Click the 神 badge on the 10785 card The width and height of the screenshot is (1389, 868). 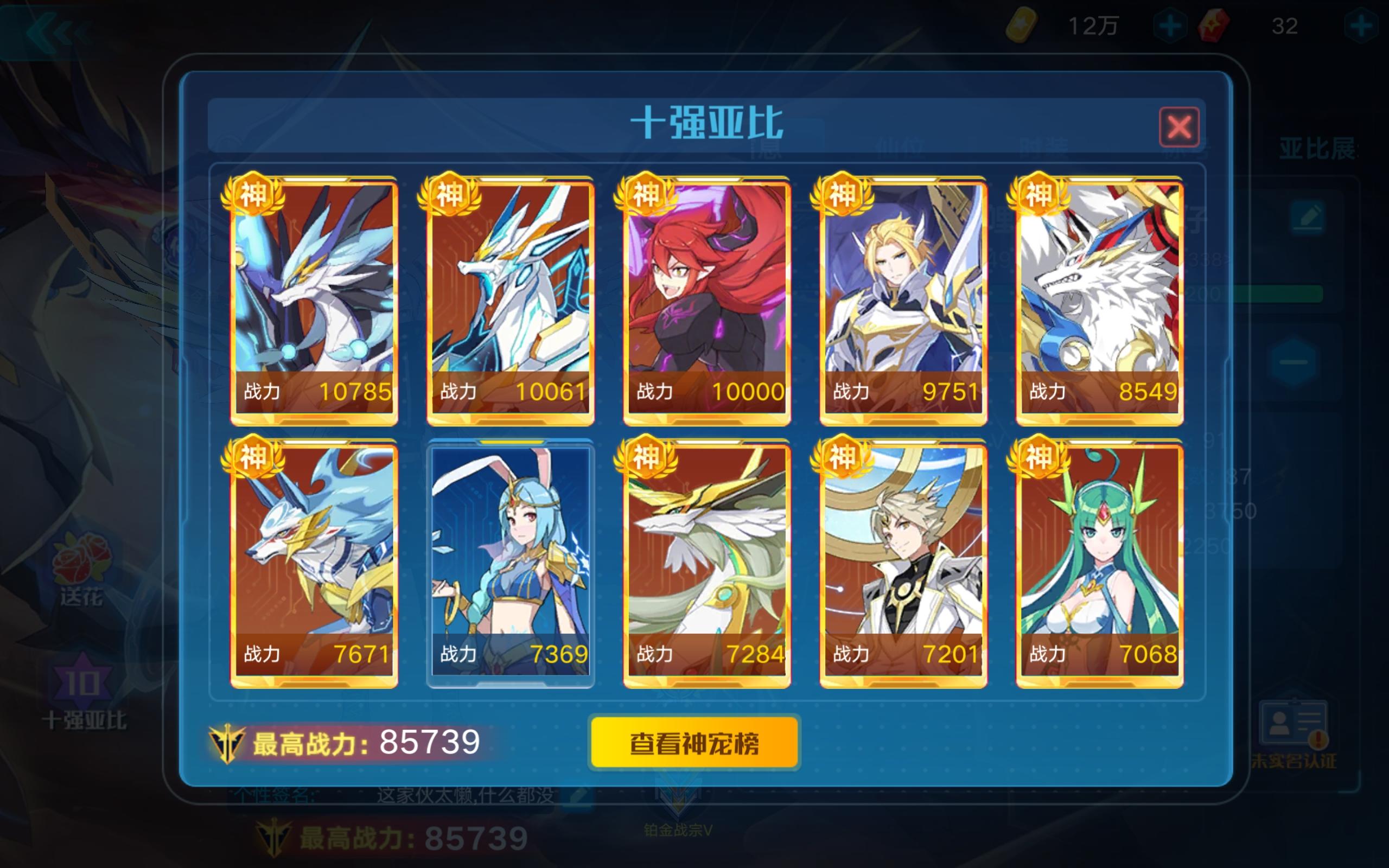254,196
